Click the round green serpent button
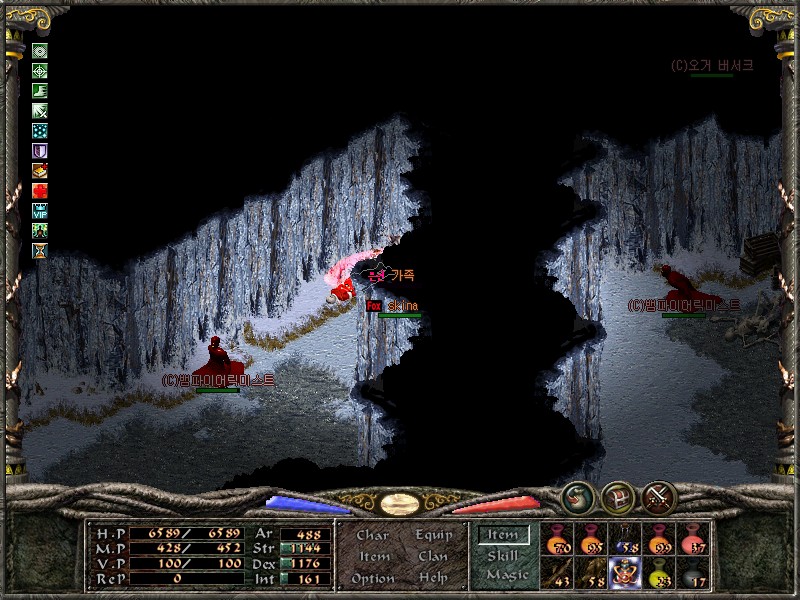This screenshot has width=800, height=600. tap(576, 497)
